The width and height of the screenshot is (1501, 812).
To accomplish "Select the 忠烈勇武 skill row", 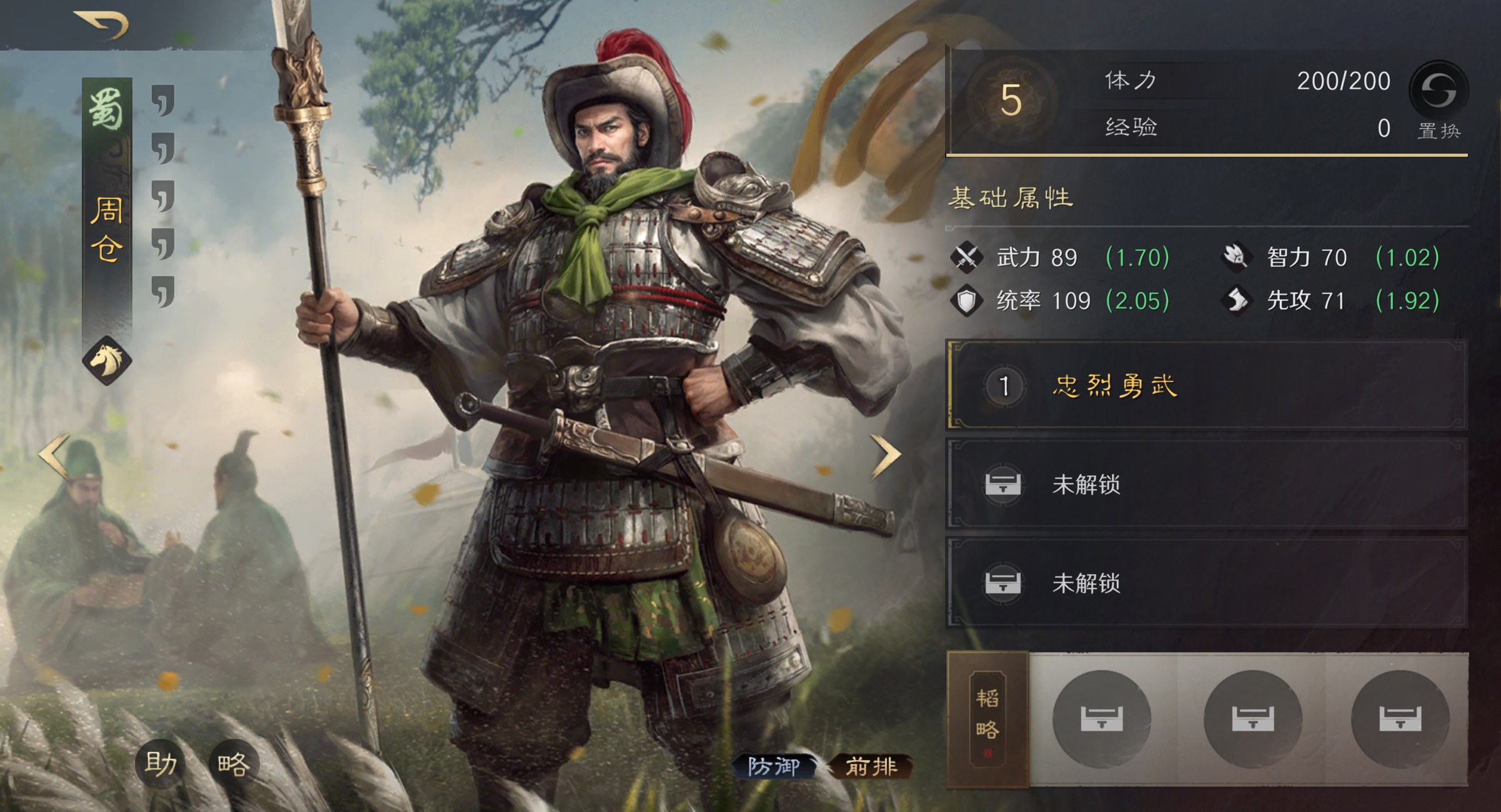I will click(x=1207, y=385).
